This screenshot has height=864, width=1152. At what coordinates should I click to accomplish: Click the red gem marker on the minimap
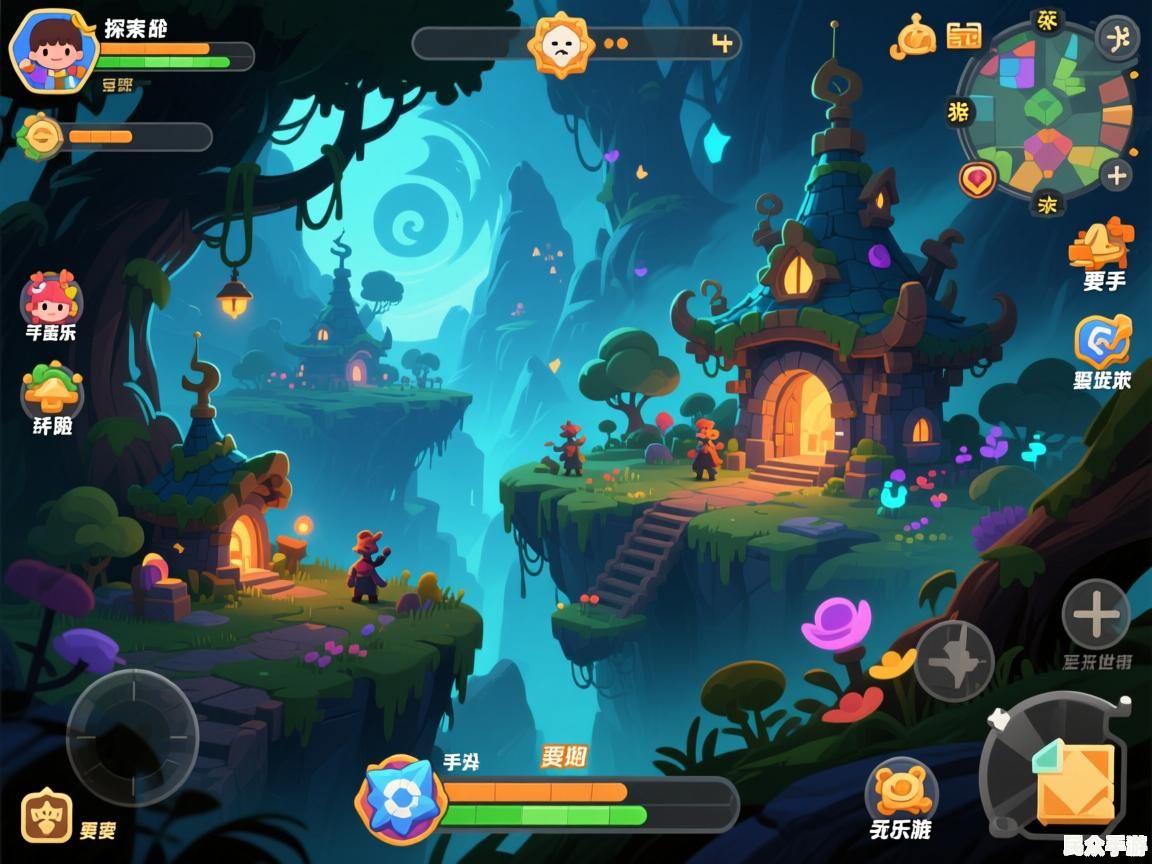click(977, 179)
